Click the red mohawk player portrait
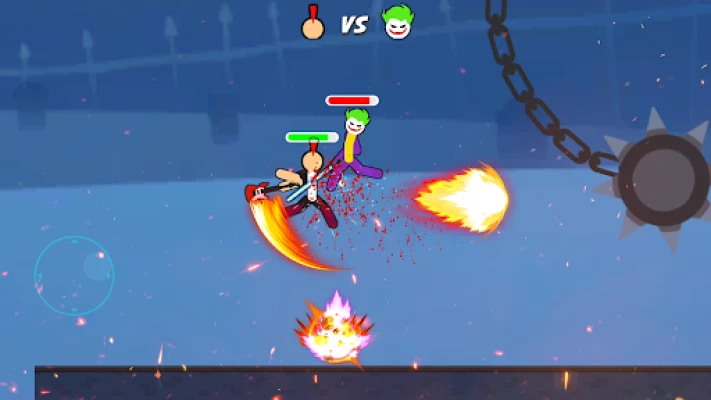711x400 pixels. 314,23
